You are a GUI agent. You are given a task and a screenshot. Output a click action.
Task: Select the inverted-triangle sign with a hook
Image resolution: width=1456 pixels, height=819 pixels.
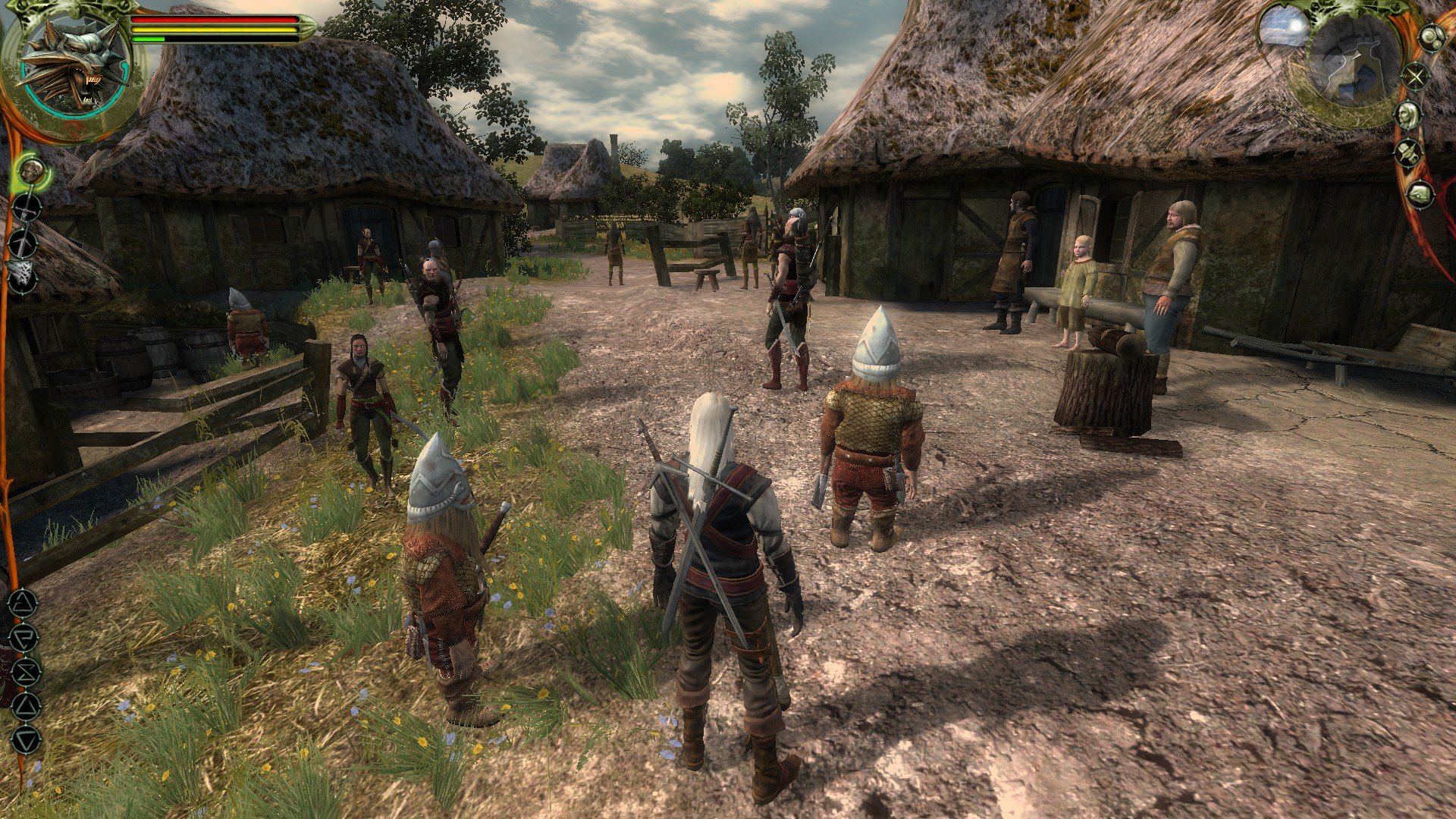click(24, 638)
